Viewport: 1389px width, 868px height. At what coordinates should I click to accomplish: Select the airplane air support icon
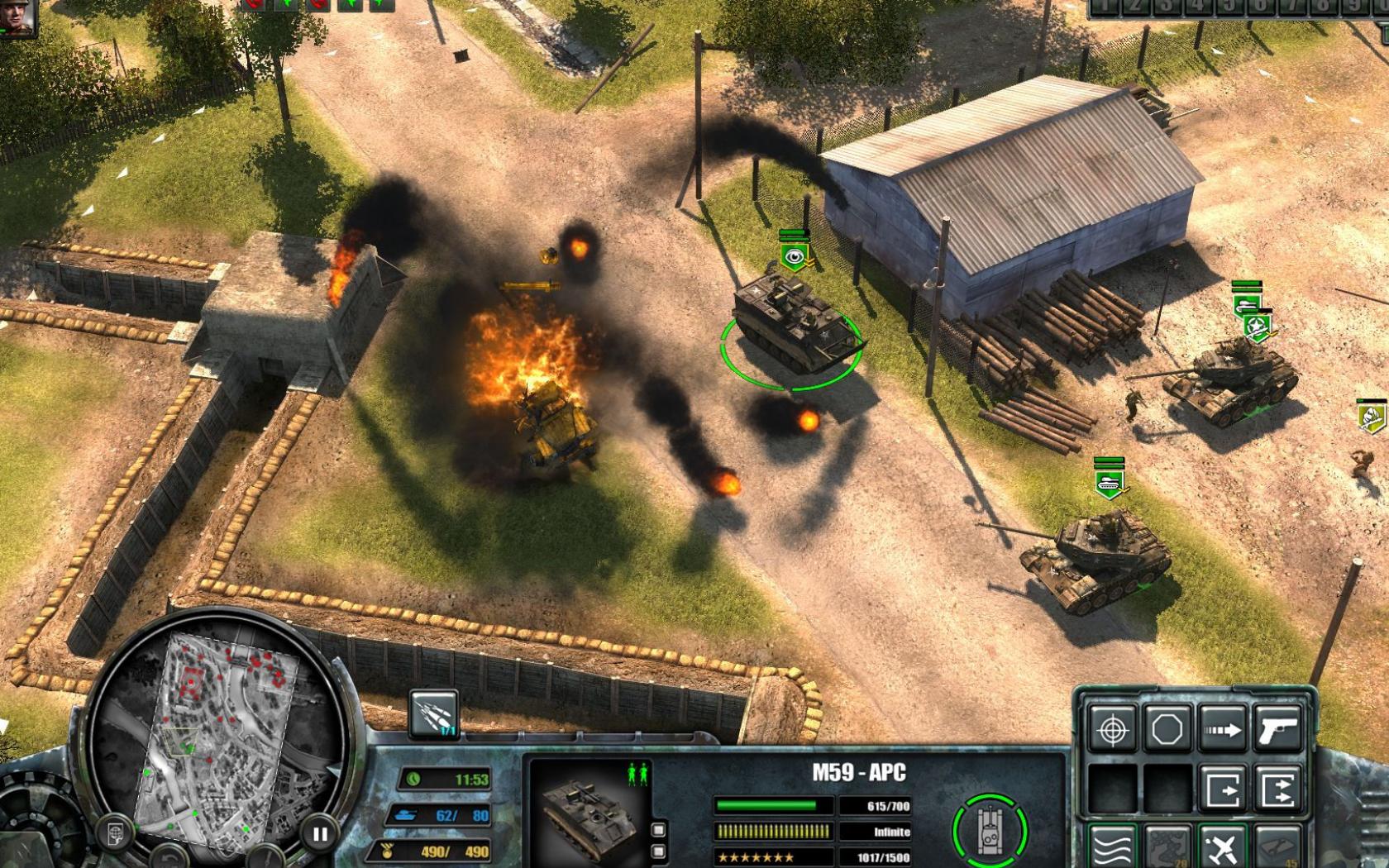click(1222, 847)
